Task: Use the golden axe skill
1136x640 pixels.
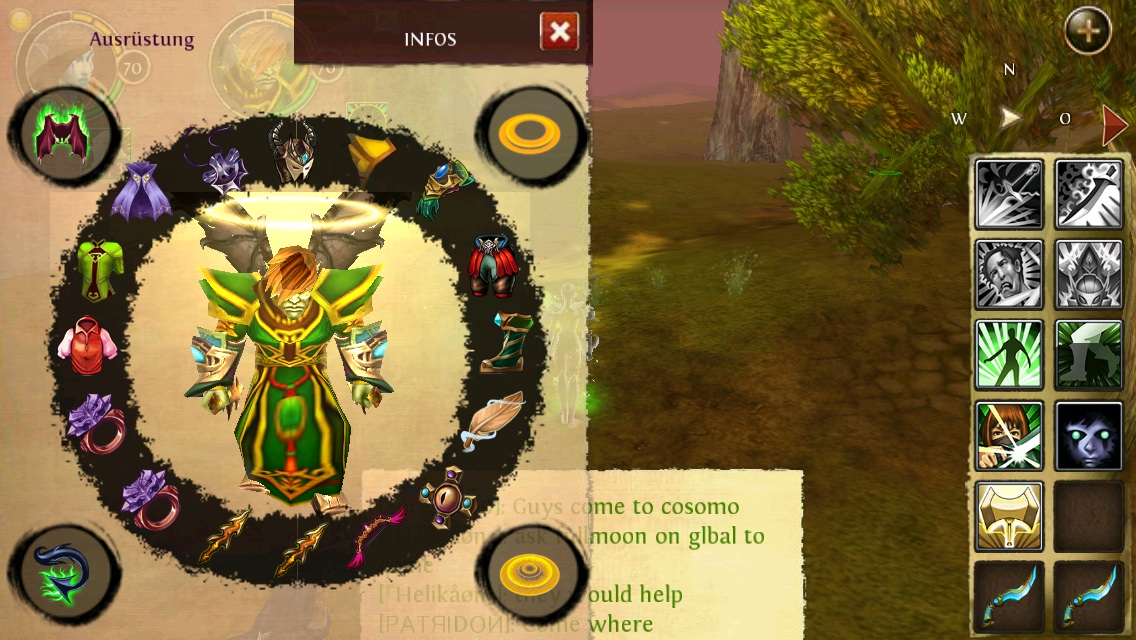Action: [x=1009, y=516]
